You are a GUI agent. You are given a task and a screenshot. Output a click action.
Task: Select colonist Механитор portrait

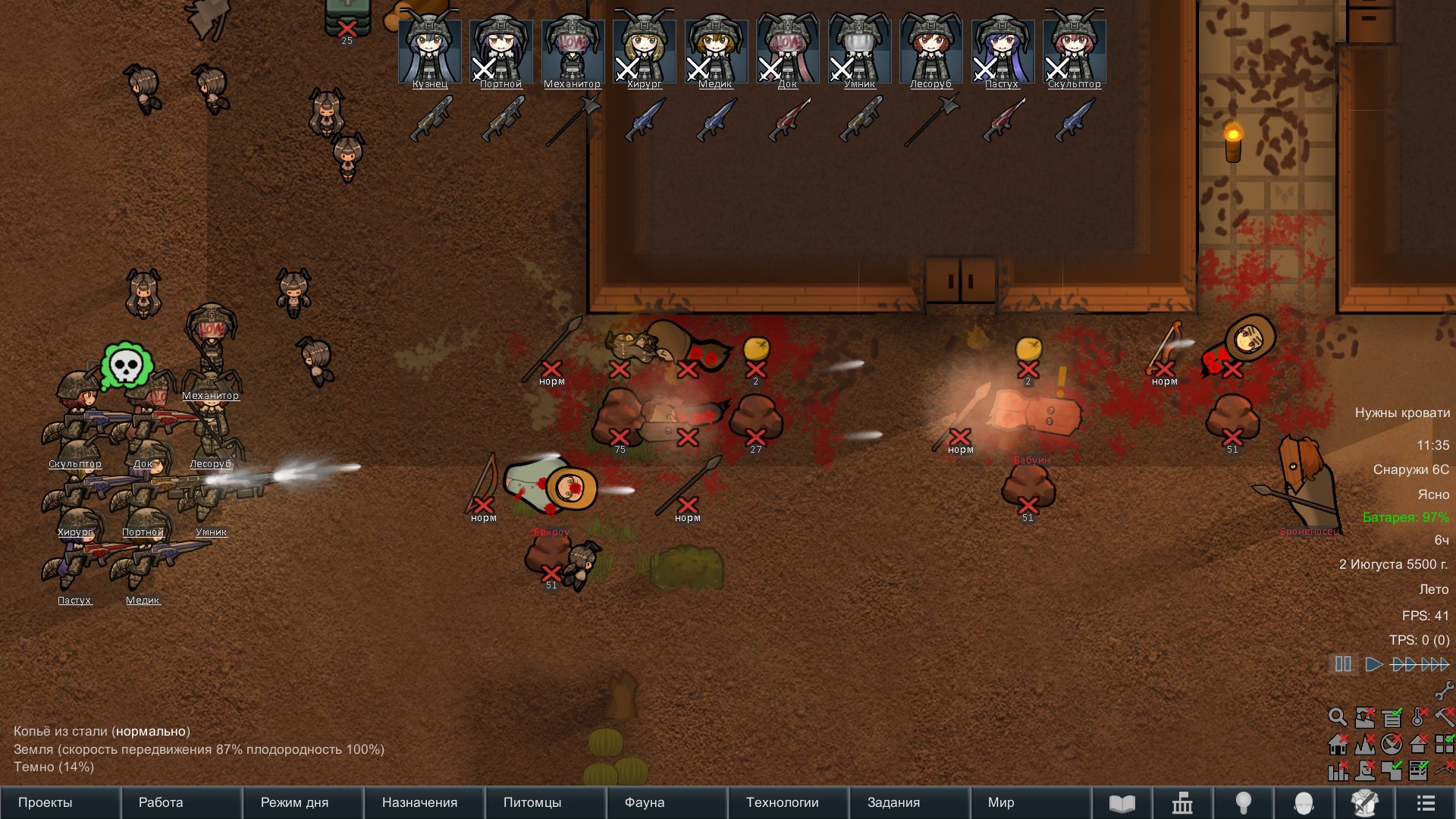point(573,50)
